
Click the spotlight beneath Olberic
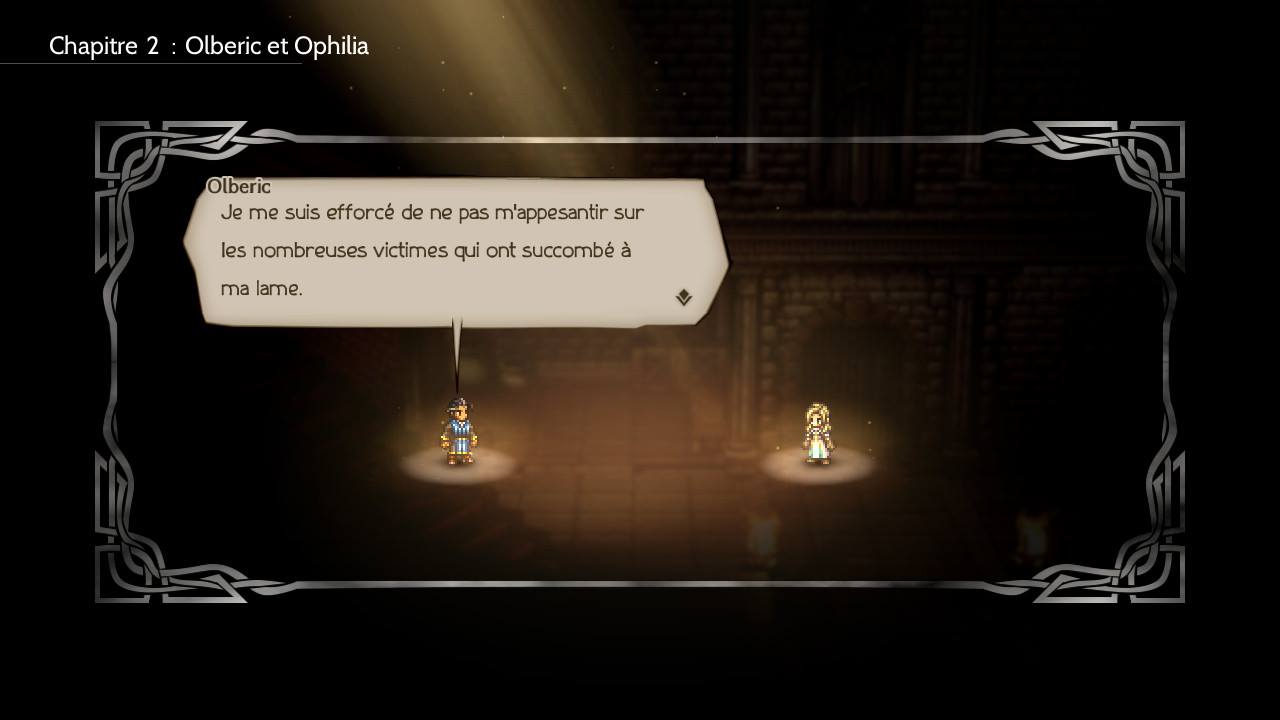coord(458,468)
